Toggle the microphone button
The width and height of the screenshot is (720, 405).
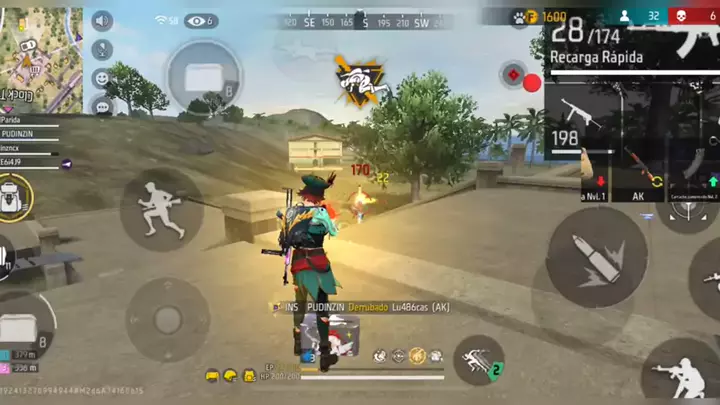(x=102, y=49)
